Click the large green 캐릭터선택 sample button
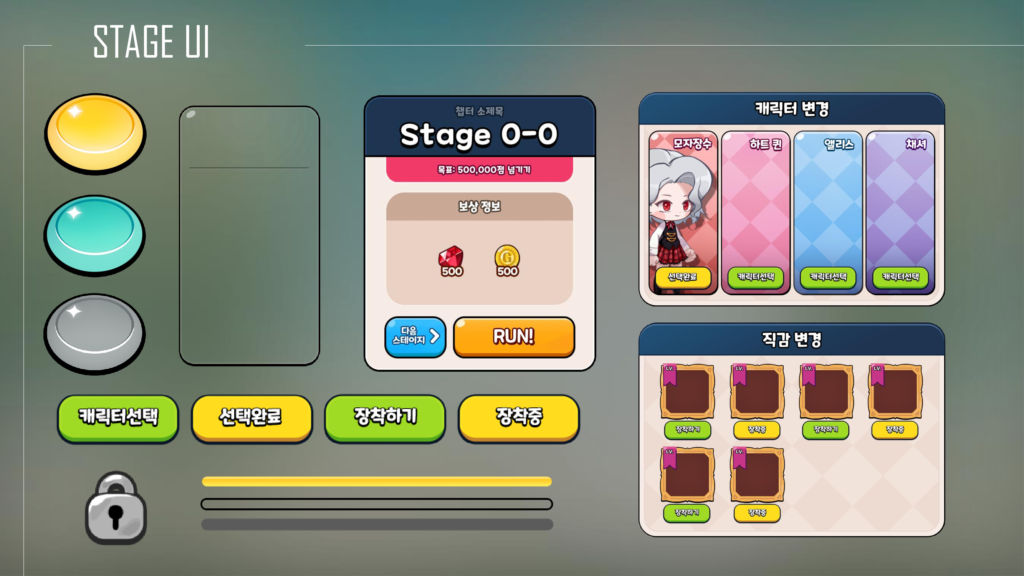 [118, 417]
